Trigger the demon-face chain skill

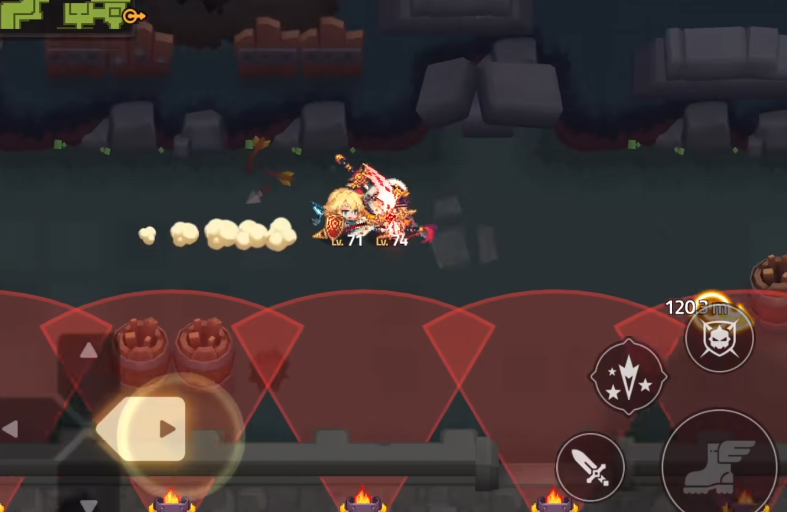719,338
